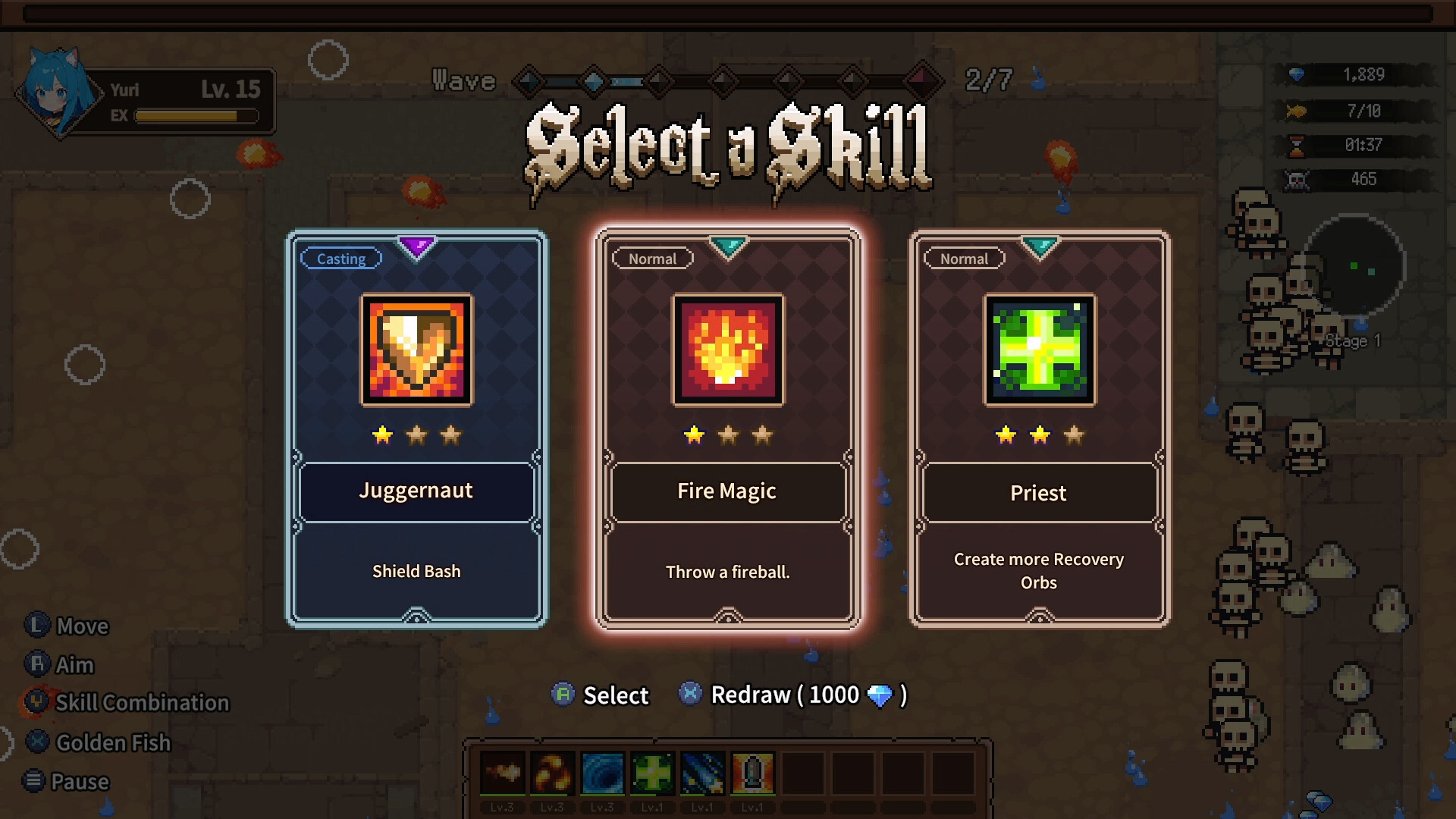
Task: Select the triple flame orbs skill slot
Action: pos(552,773)
